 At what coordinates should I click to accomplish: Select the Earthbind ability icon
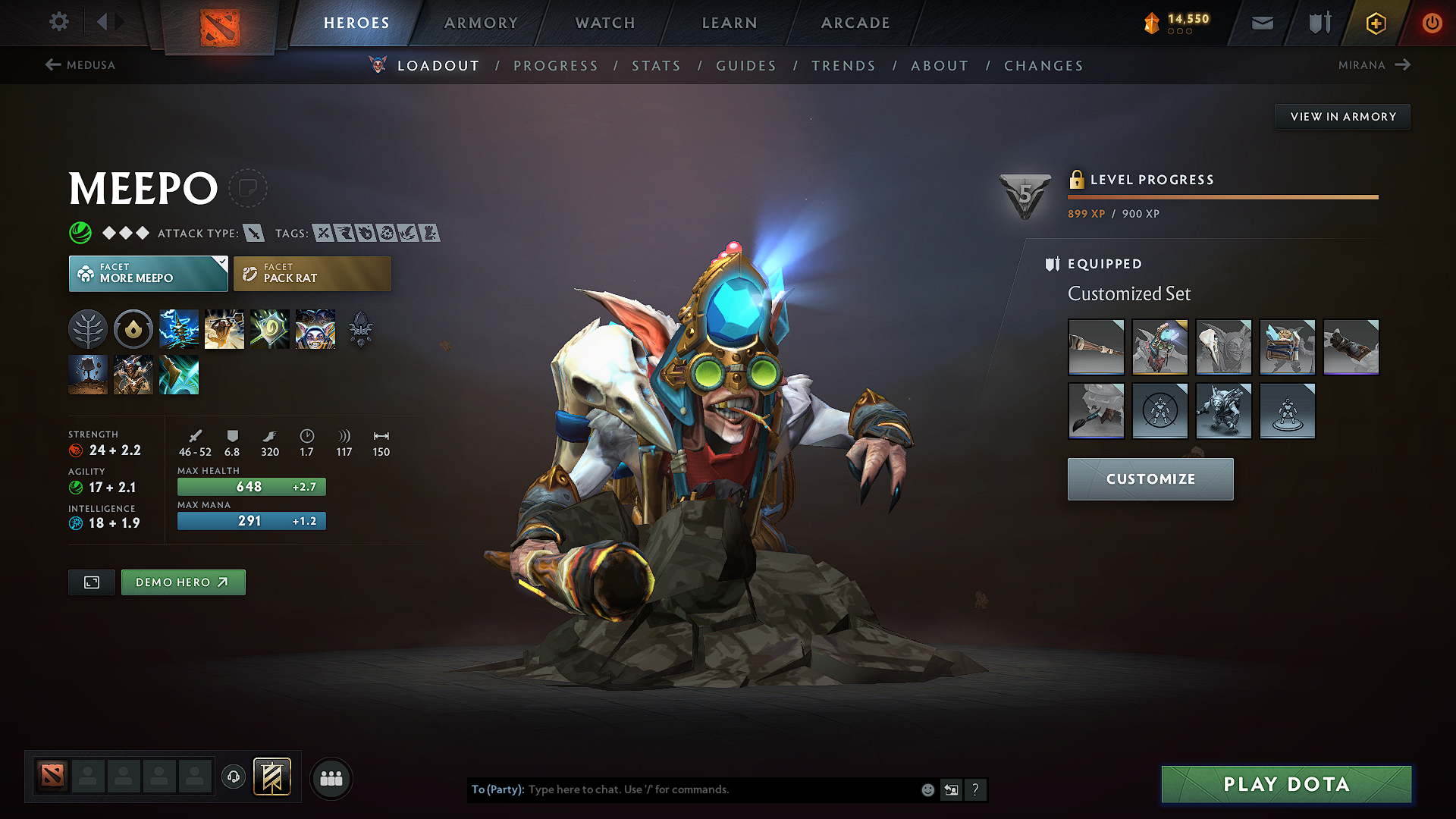pos(179,328)
